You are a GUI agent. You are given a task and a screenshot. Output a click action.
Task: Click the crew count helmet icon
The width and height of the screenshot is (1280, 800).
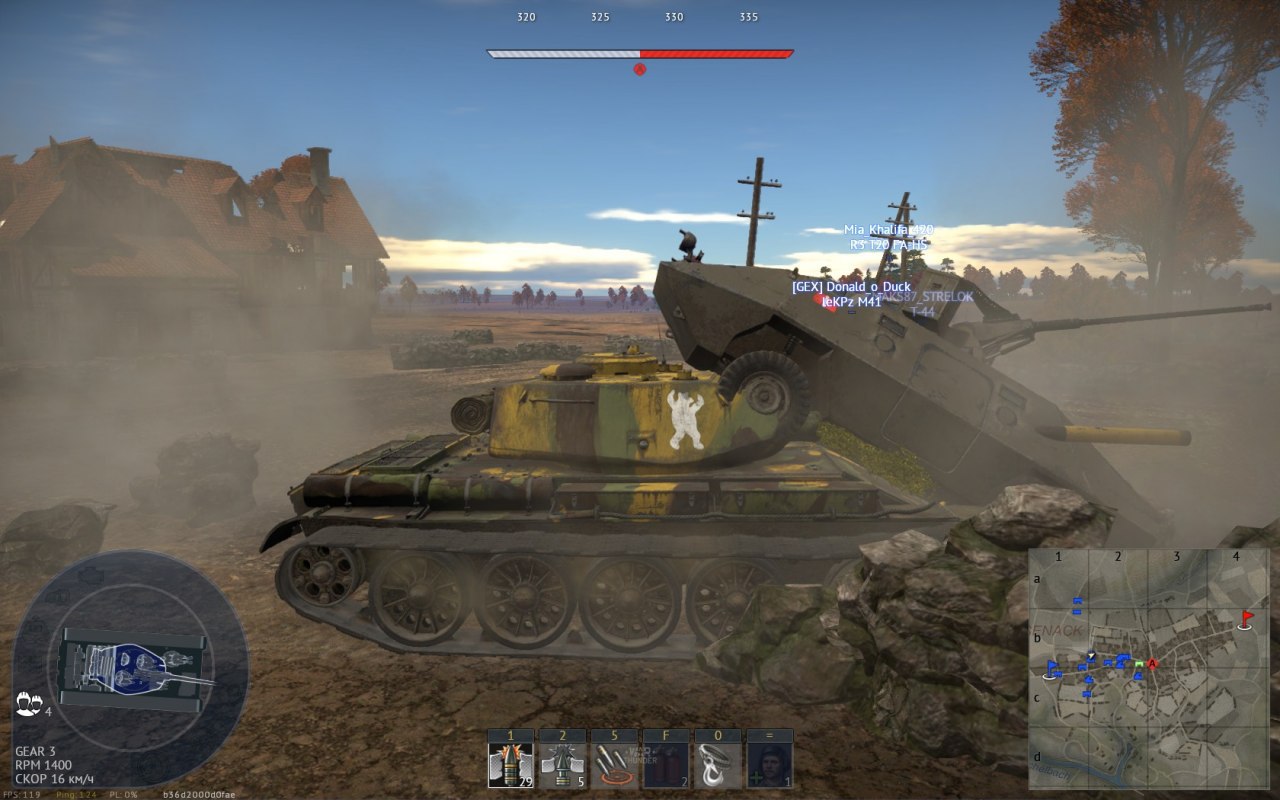(x=28, y=703)
